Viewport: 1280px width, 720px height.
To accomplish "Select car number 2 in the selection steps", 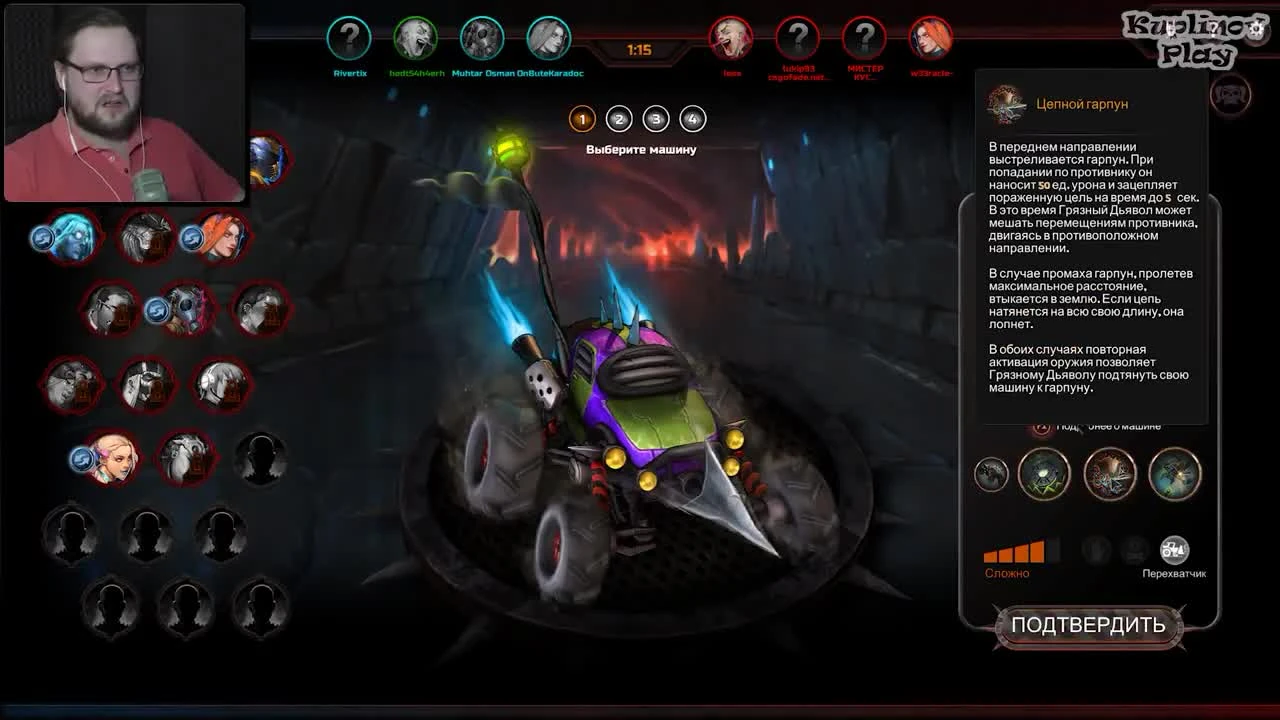I will point(618,118).
